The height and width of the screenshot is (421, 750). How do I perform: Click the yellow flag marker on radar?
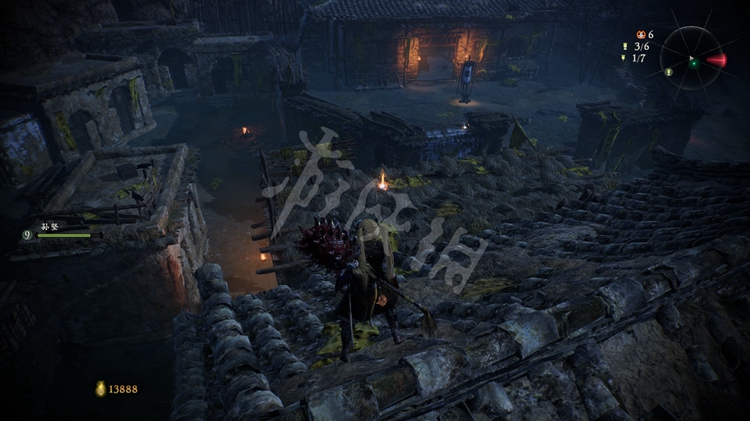click(668, 72)
